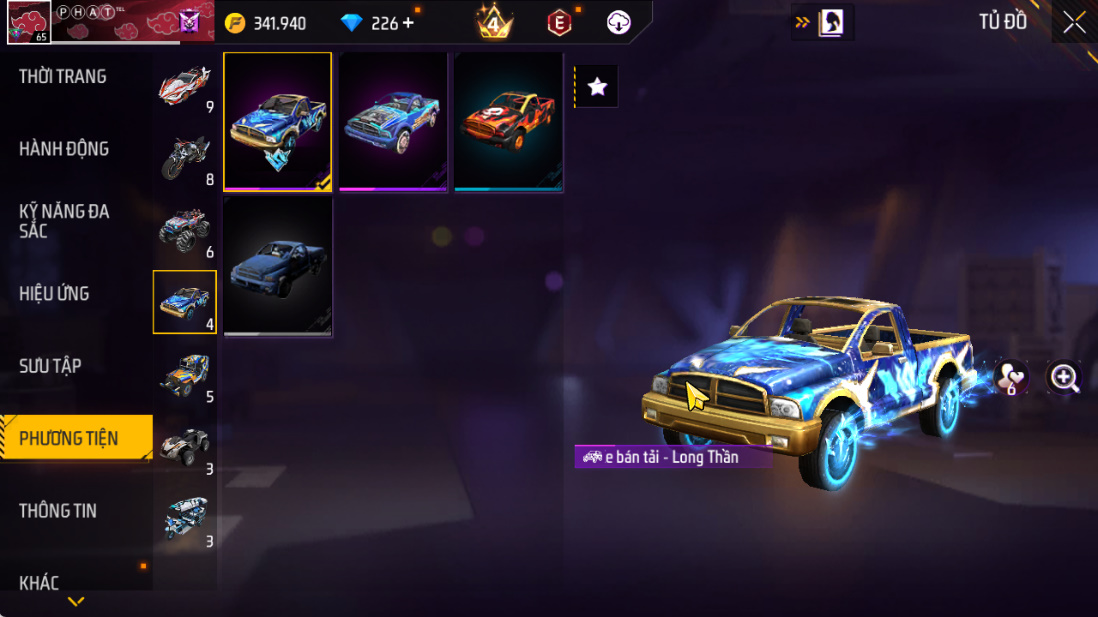Screen dimensions: 1098x617
Task: Switch to the HÀNH ĐỘNG category
Action: (x=64, y=149)
